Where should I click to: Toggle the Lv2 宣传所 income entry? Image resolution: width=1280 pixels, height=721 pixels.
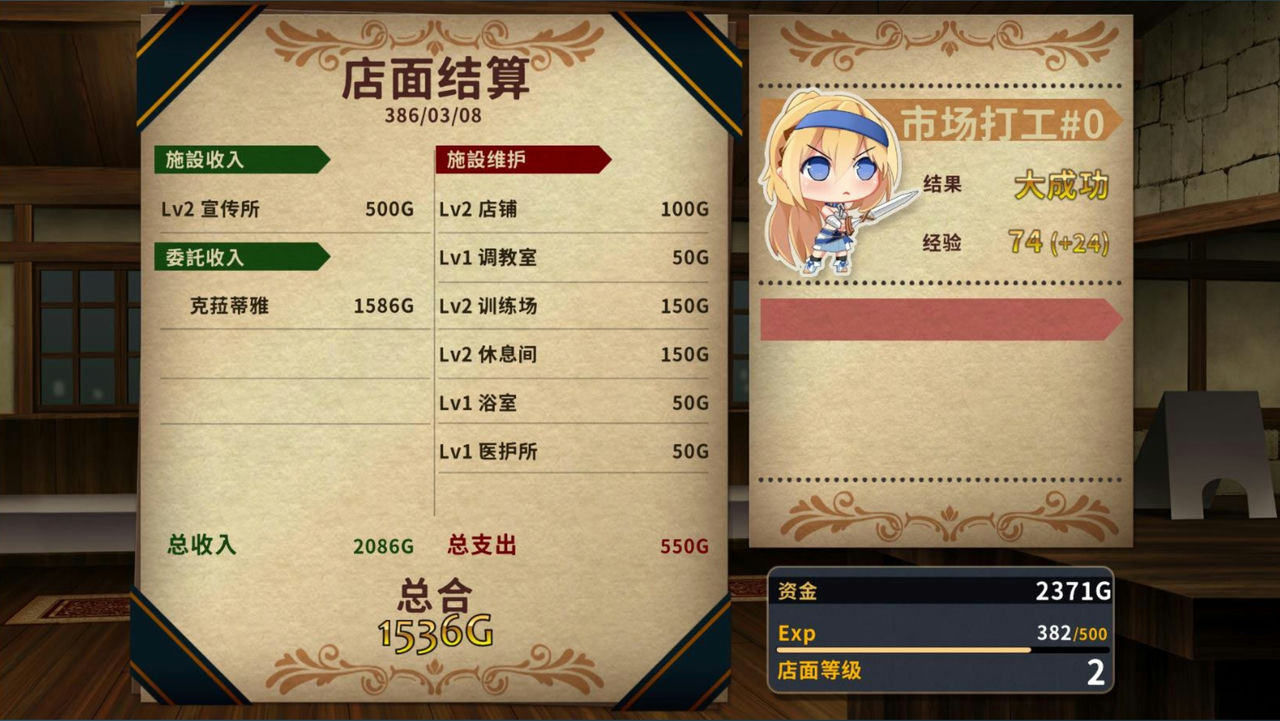pos(285,209)
